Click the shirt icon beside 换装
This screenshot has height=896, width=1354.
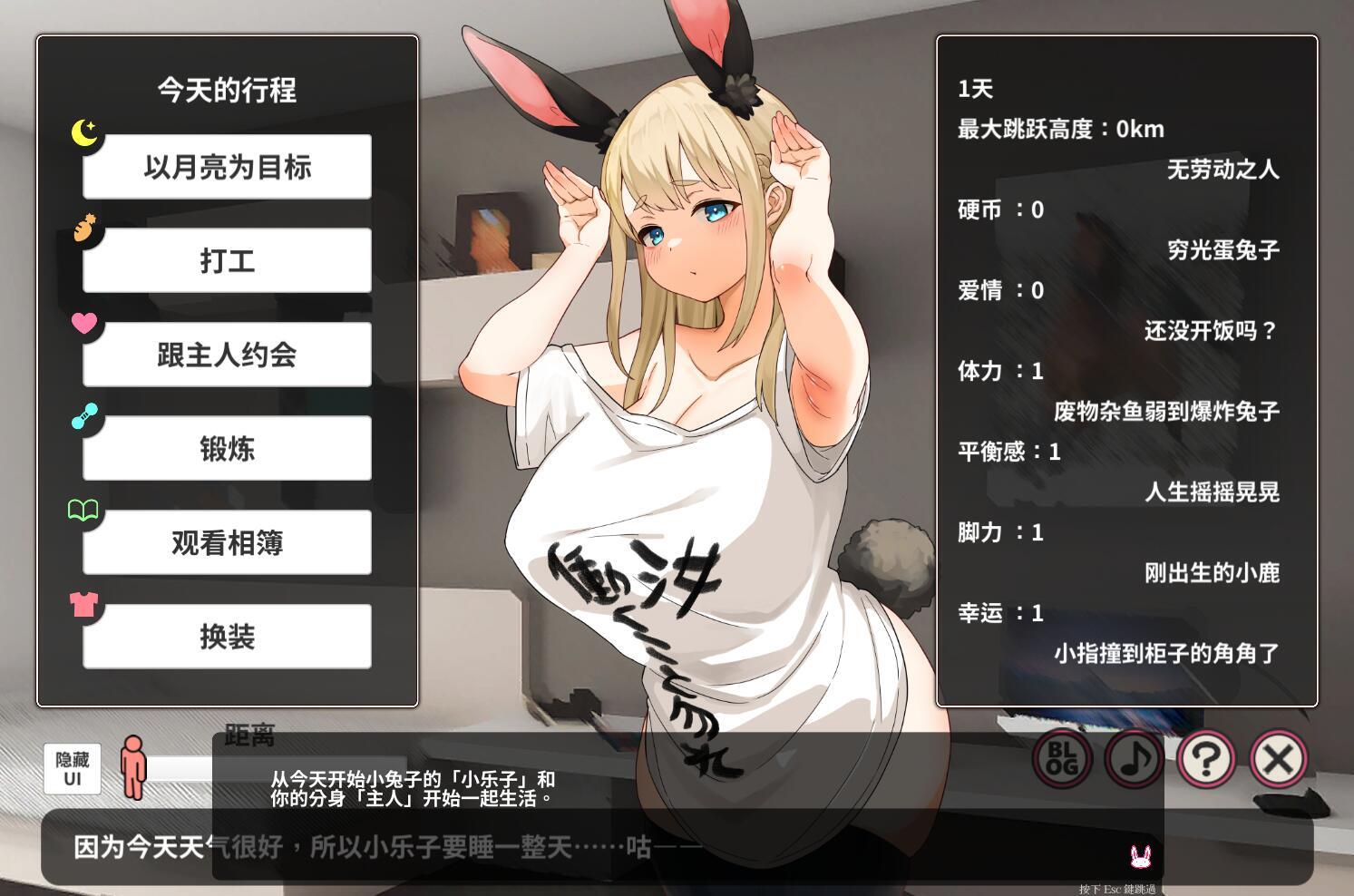pos(84,606)
